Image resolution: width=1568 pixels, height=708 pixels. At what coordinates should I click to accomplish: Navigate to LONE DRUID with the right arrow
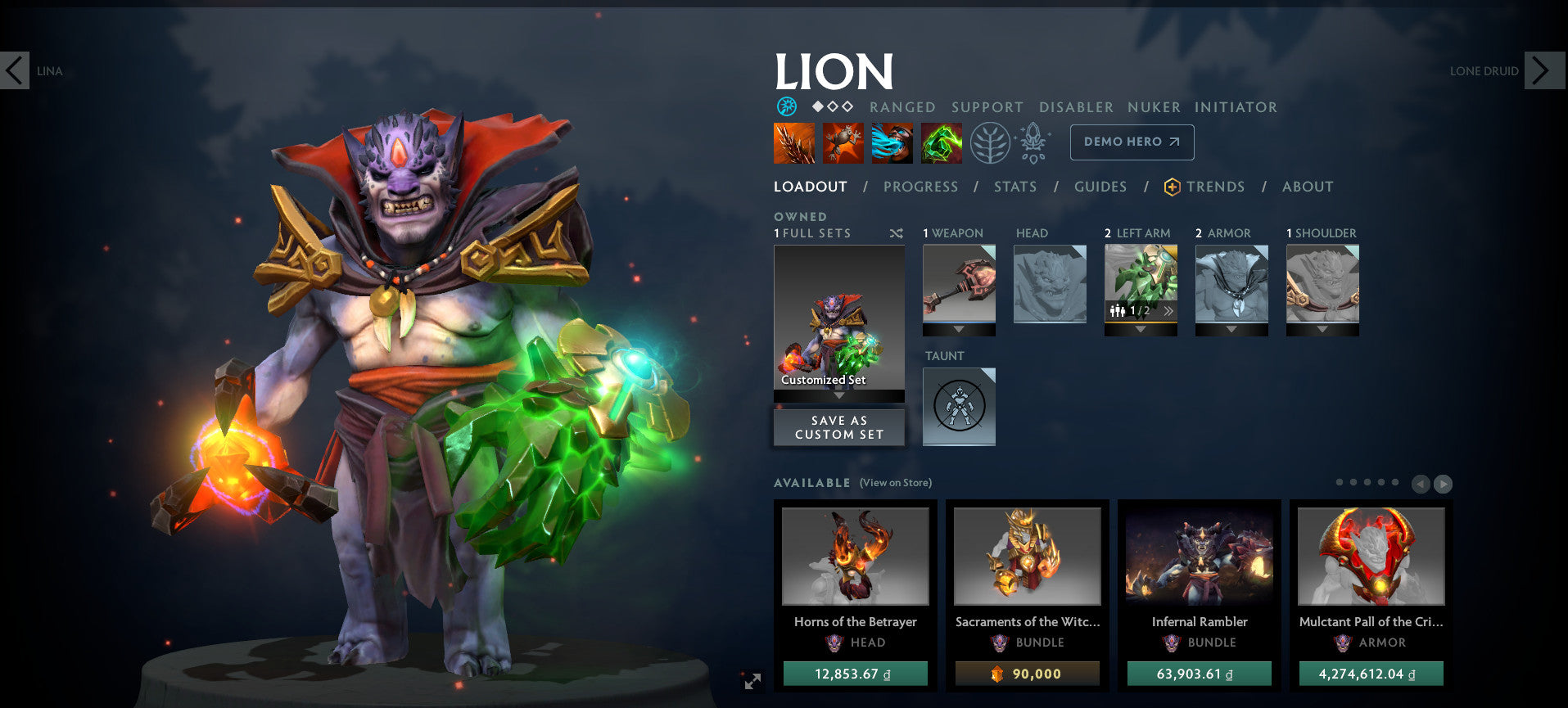[x=1543, y=70]
